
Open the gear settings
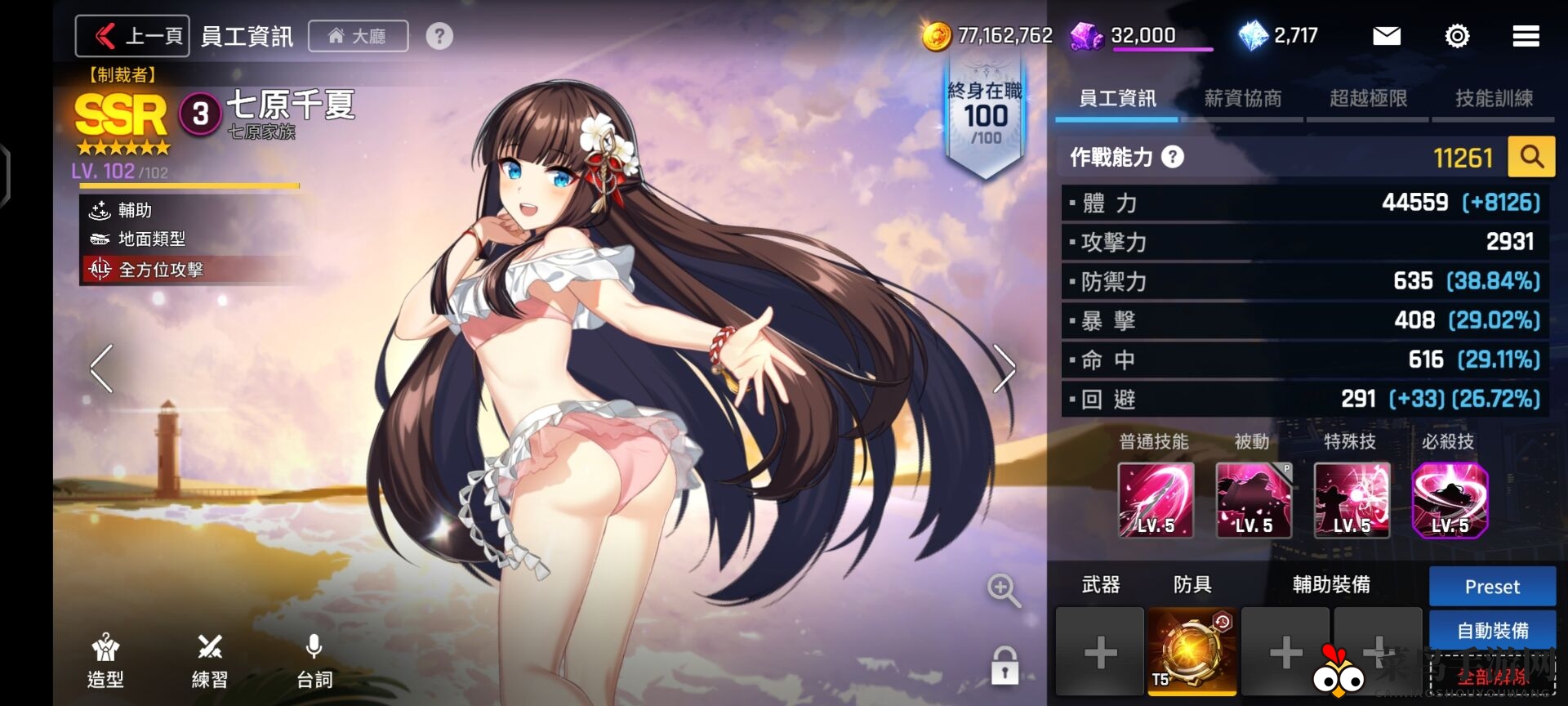[x=1457, y=36]
